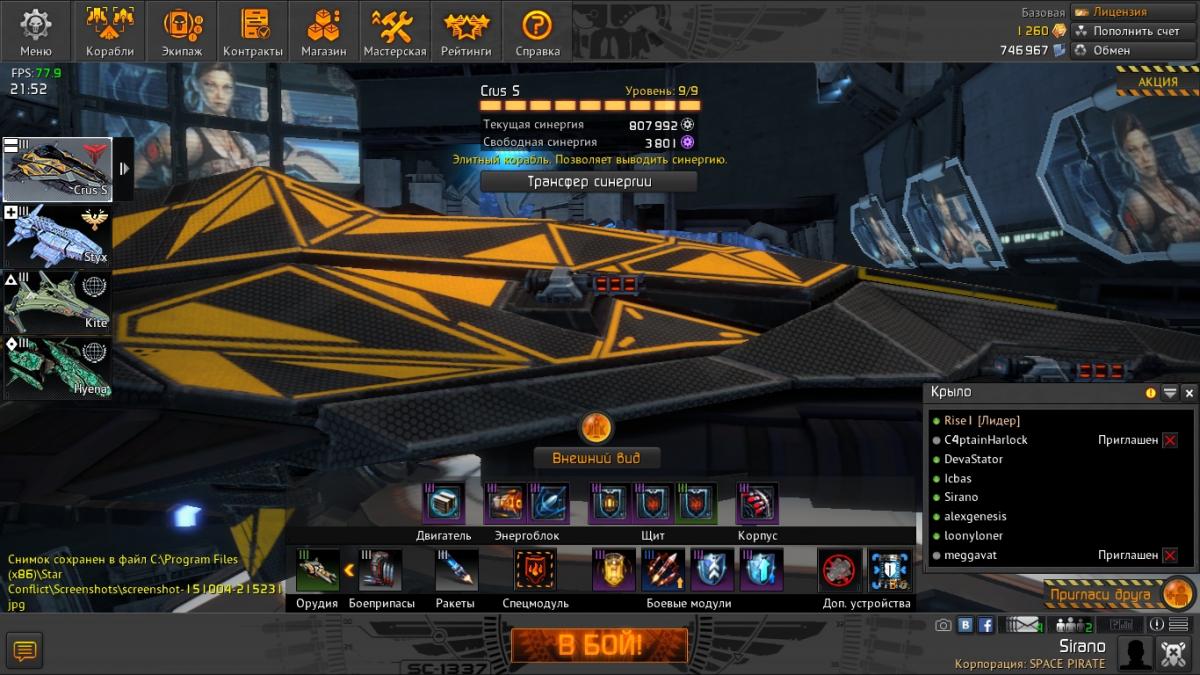Open the Обмен currency exchange
Image resolution: width=1200 pixels, height=675 pixels.
(1133, 50)
